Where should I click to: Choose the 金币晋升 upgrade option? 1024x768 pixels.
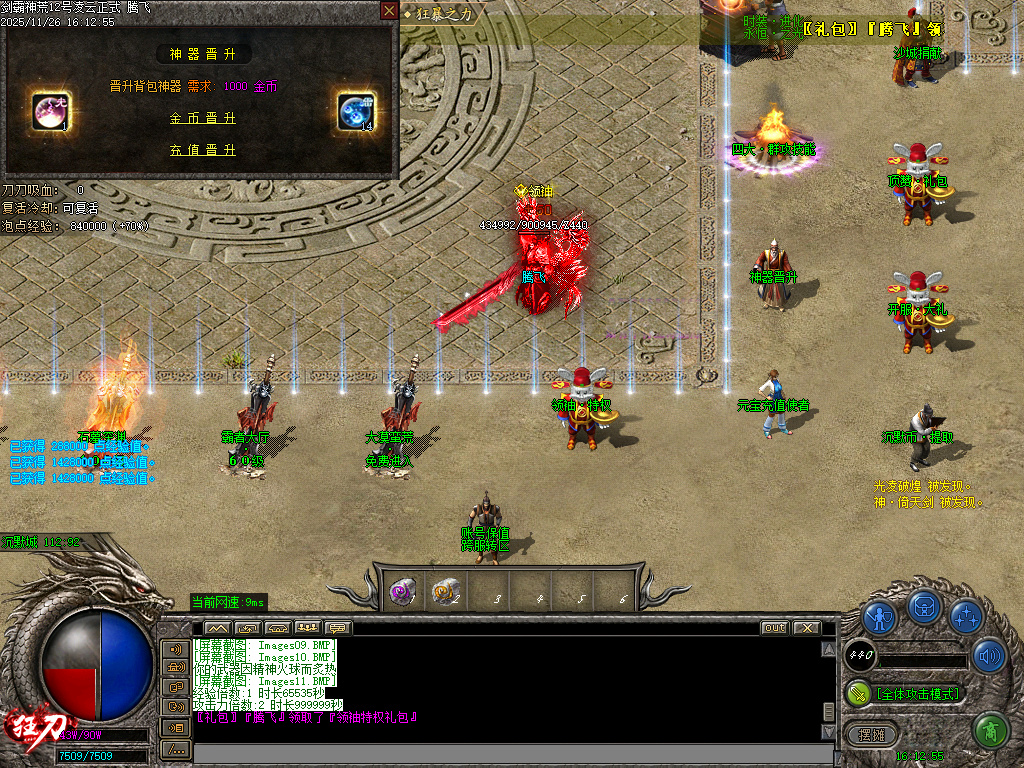203,118
